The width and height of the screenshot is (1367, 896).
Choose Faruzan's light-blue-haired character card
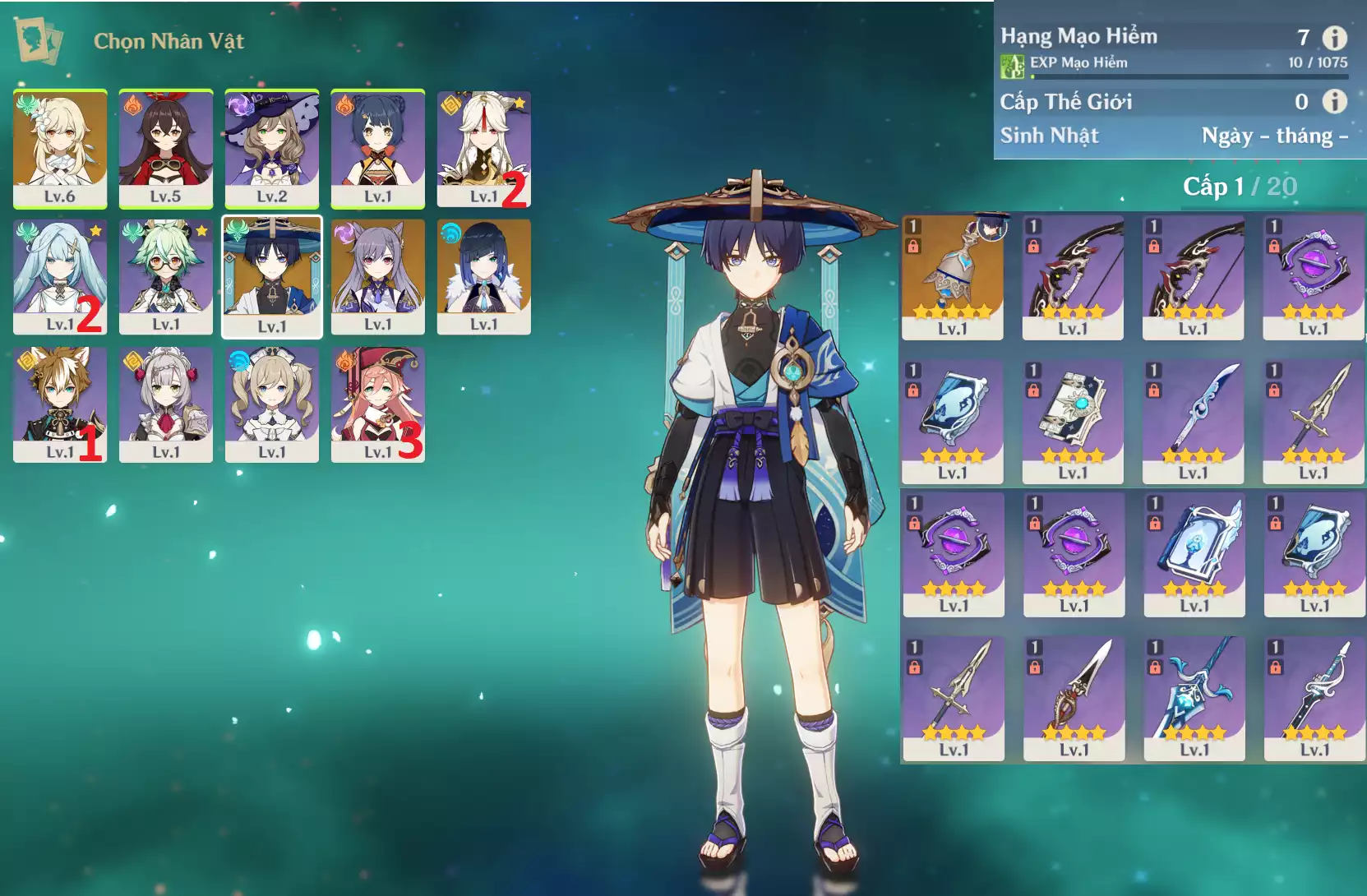(x=60, y=276)
